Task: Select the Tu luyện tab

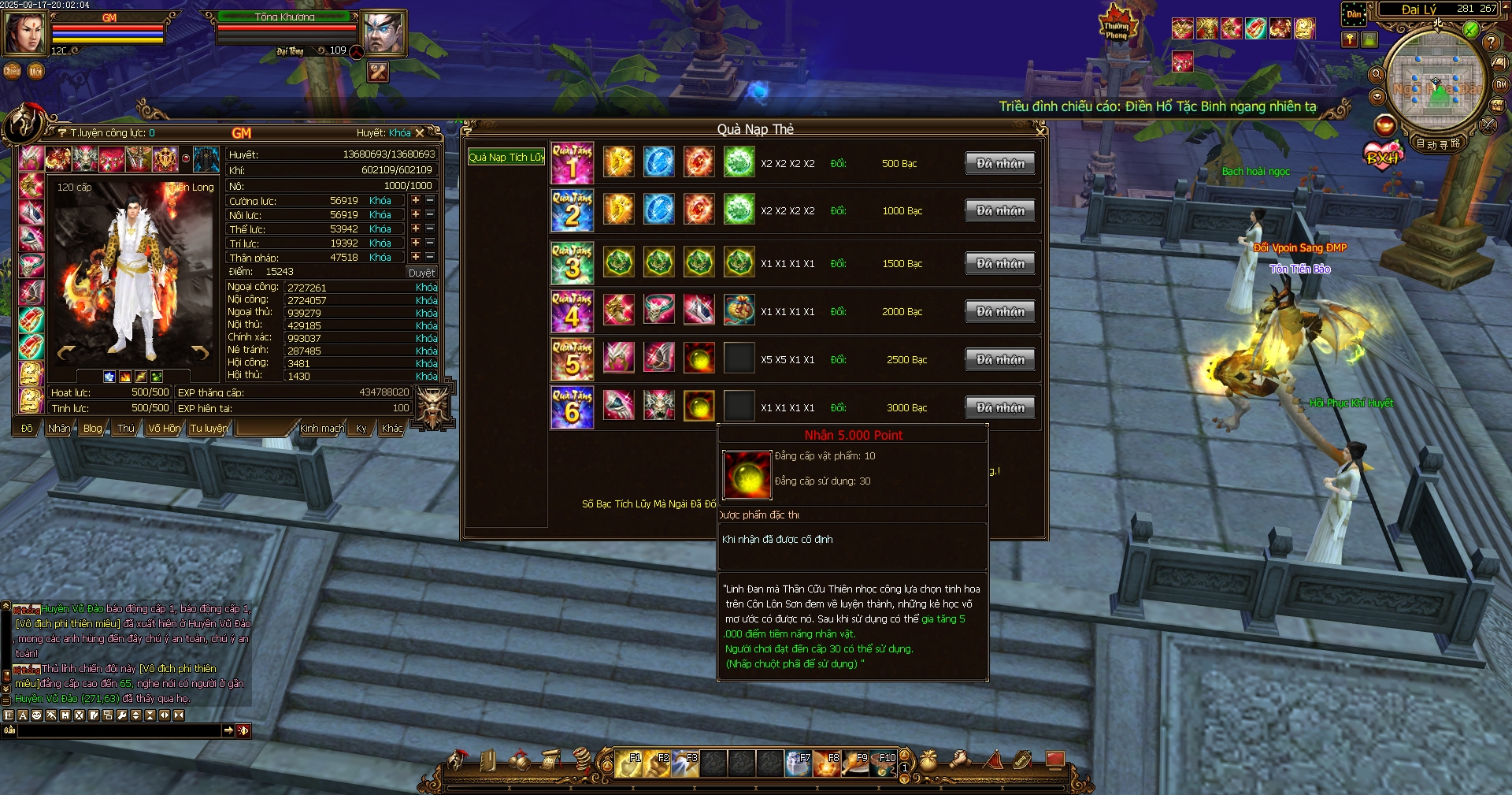Action: coord(208,429)
